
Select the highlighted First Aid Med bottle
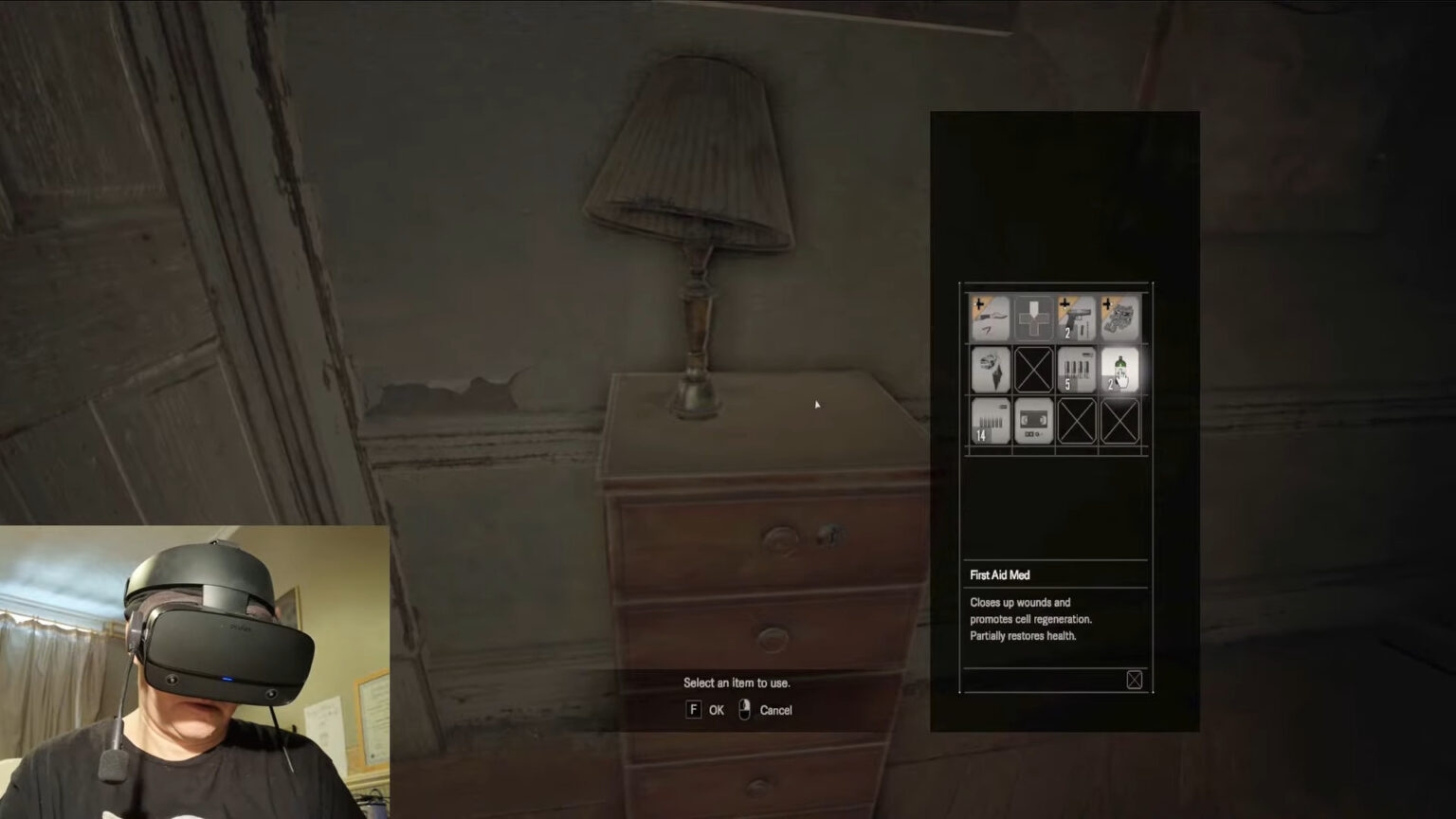(x=1120, y=370)
